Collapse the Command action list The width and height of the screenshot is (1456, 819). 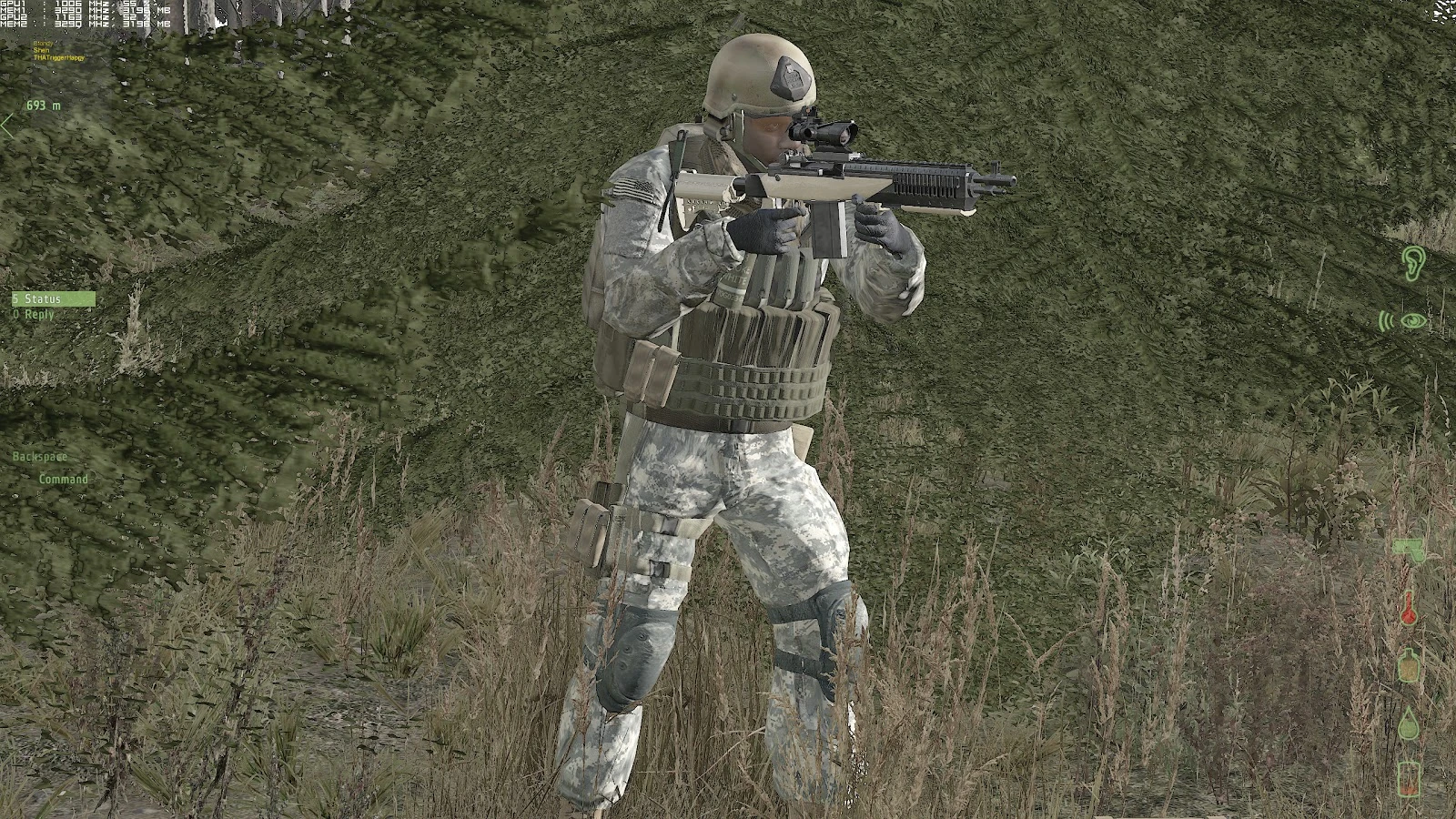click(64, 479)
